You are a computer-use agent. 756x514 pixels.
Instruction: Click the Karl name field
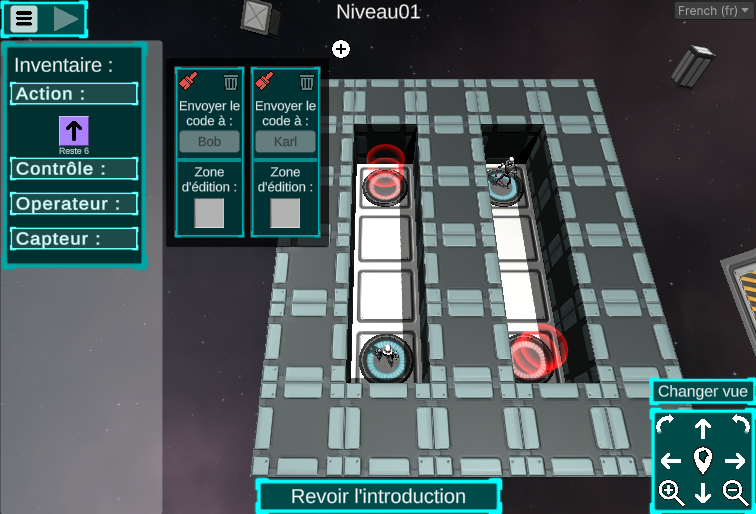[x=285, y=141]
